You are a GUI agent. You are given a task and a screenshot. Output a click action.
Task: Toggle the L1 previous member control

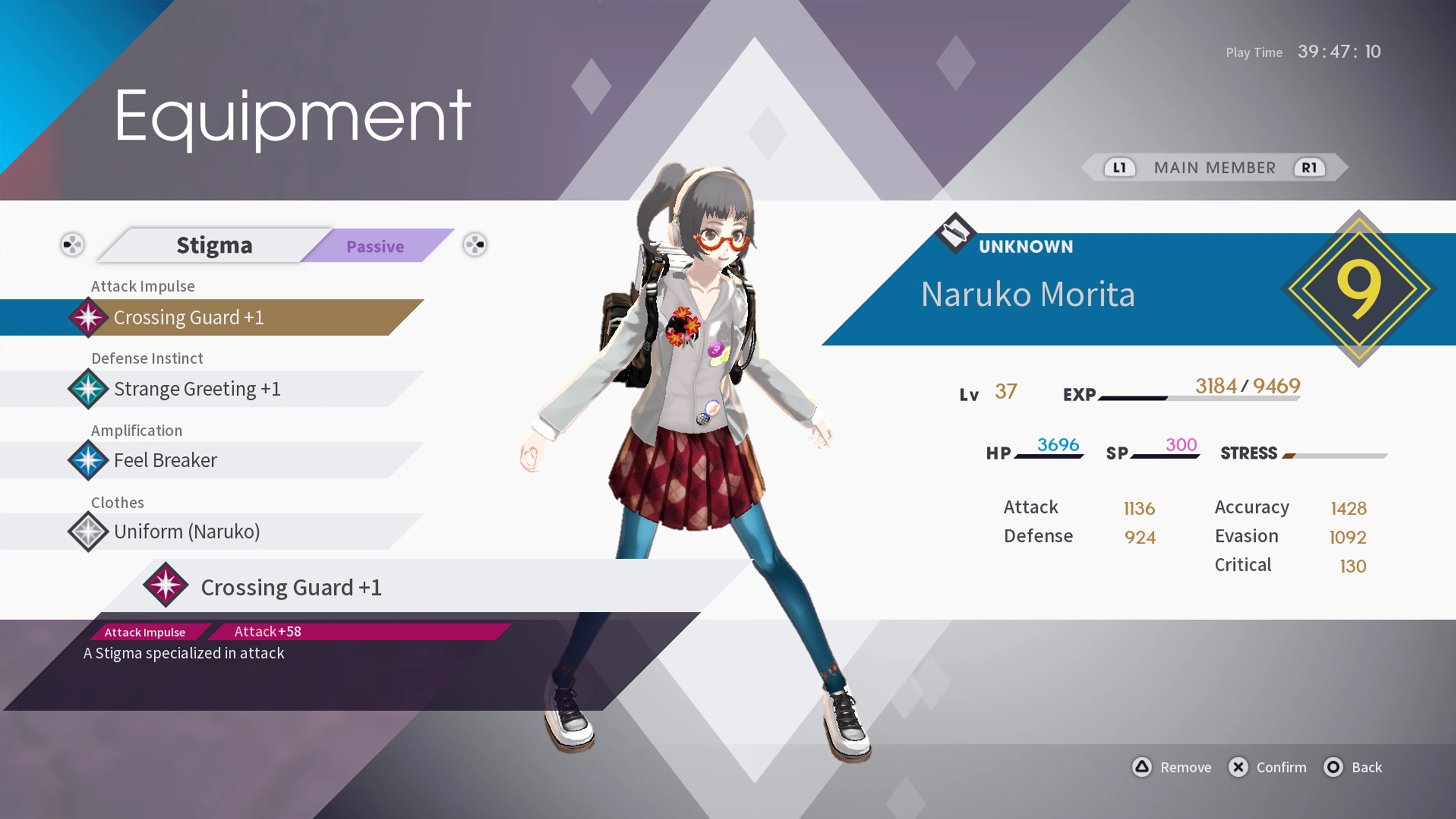(1119, 167)
